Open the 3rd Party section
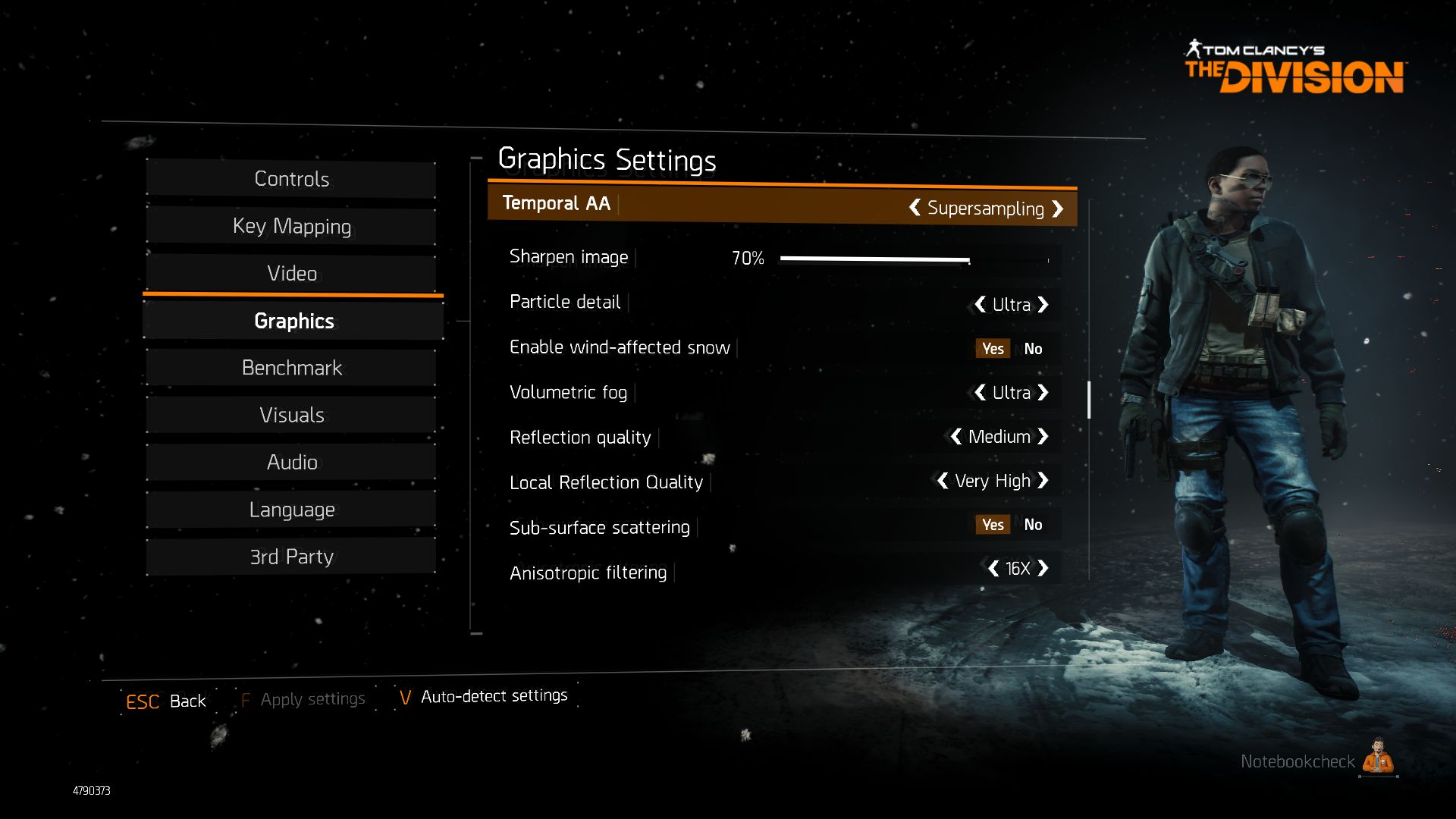1456x819 pixels. point(291,557)
